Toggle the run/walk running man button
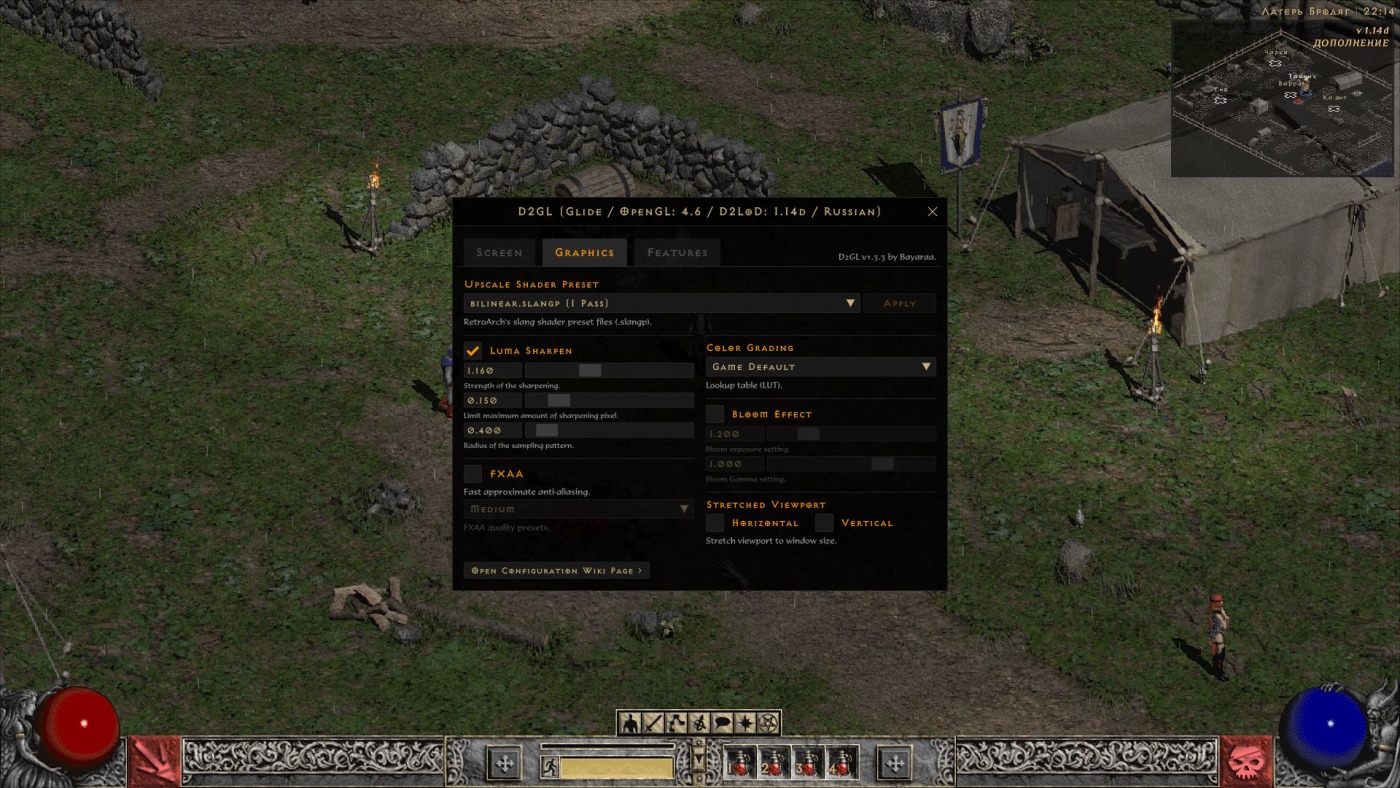This screenshot has width=1400, height=788. (549, 767)
